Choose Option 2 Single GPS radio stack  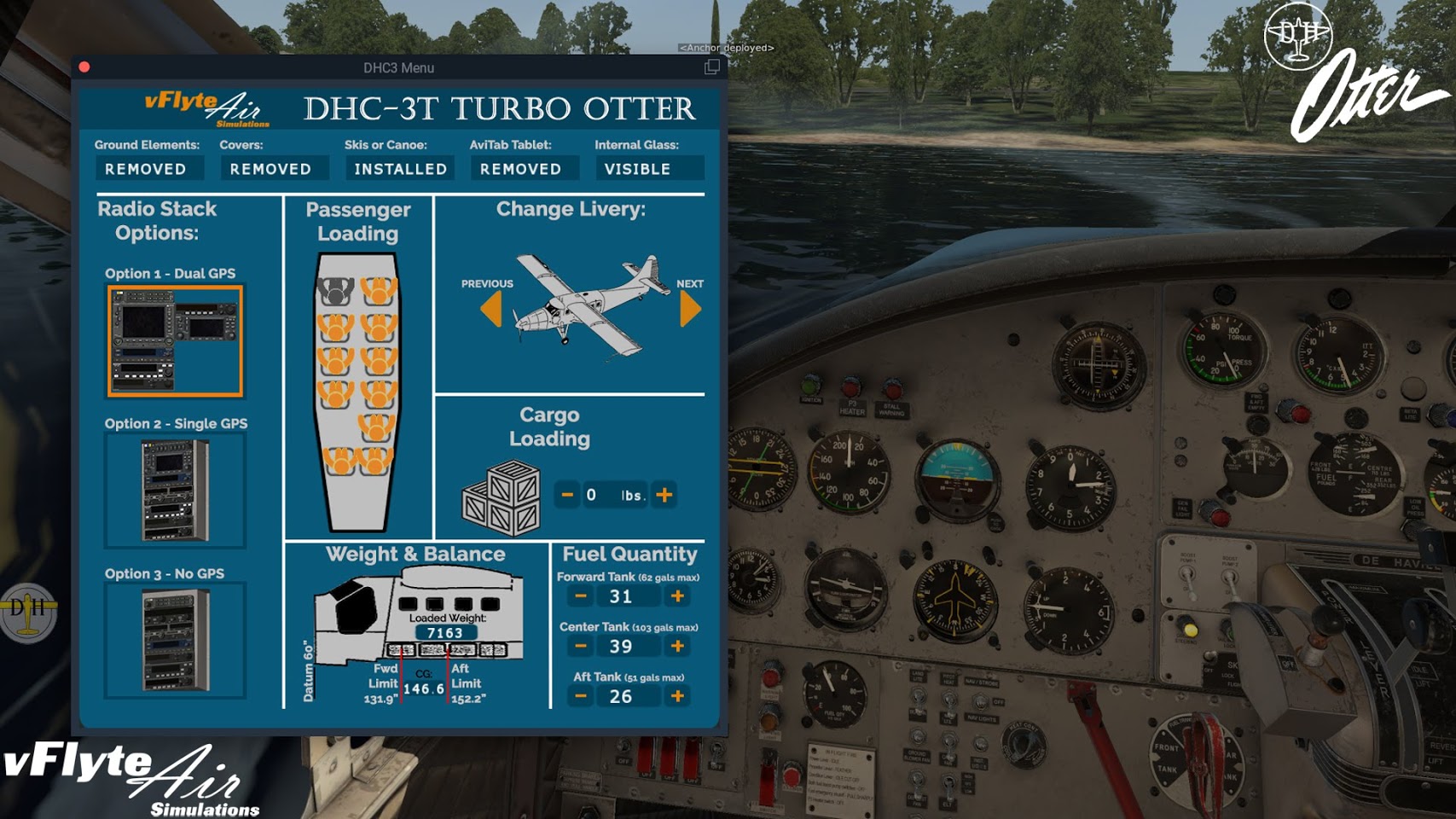click(x=175, y=490)
